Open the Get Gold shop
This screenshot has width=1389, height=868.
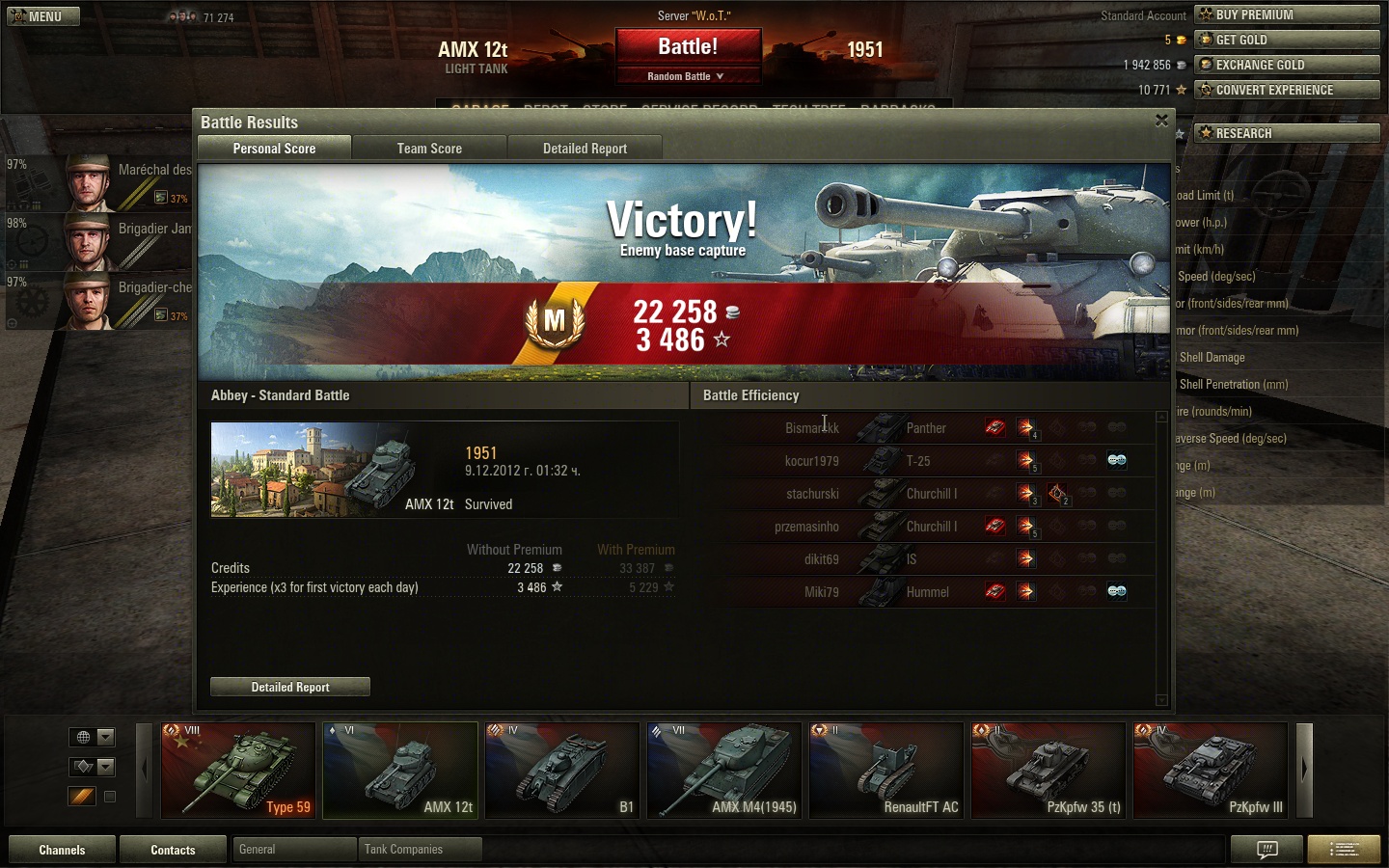point(1286,40)
